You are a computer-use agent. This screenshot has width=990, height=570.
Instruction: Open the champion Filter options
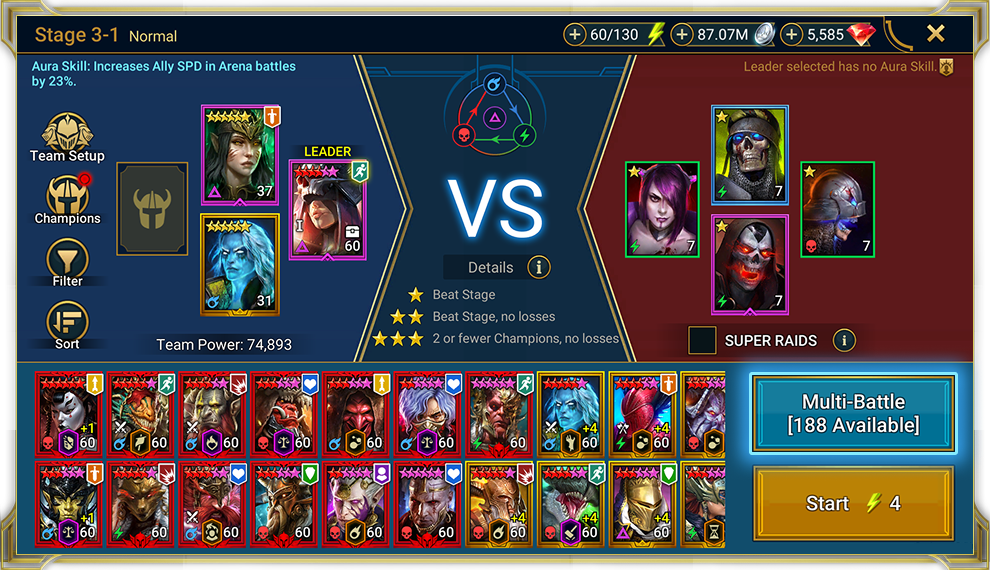(67, 263)
